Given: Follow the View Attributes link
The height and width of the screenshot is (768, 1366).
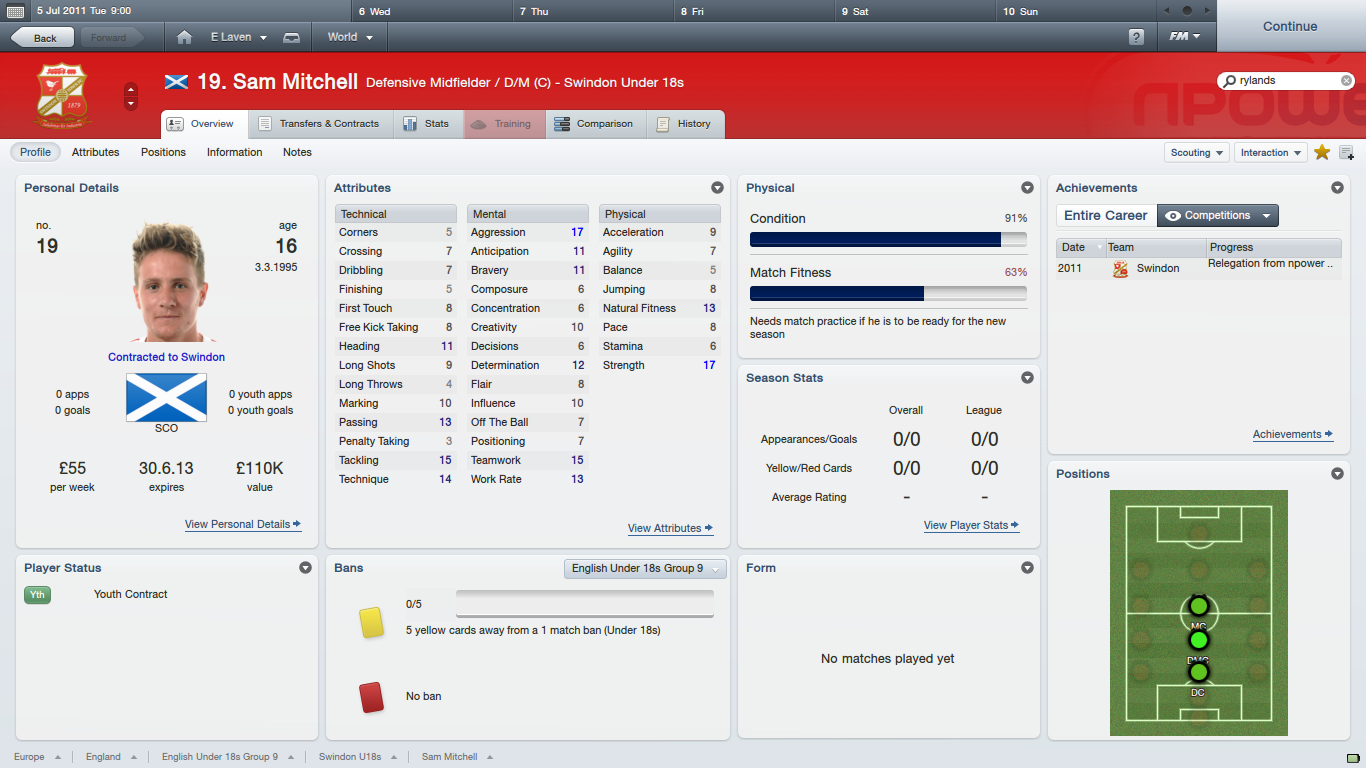Looking at the screenshot, I should tap(669, 528).
